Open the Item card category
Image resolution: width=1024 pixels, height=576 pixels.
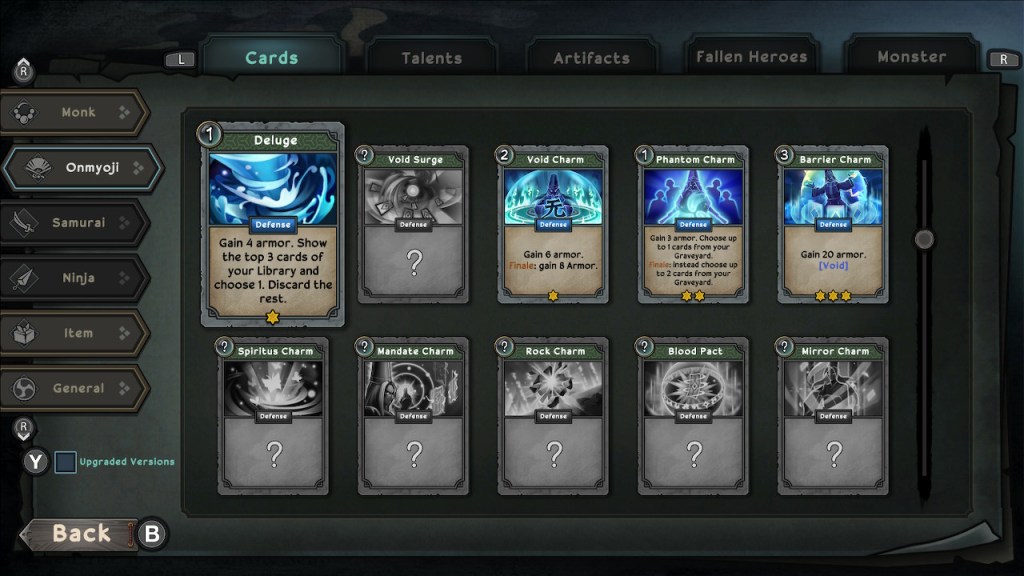78,333
